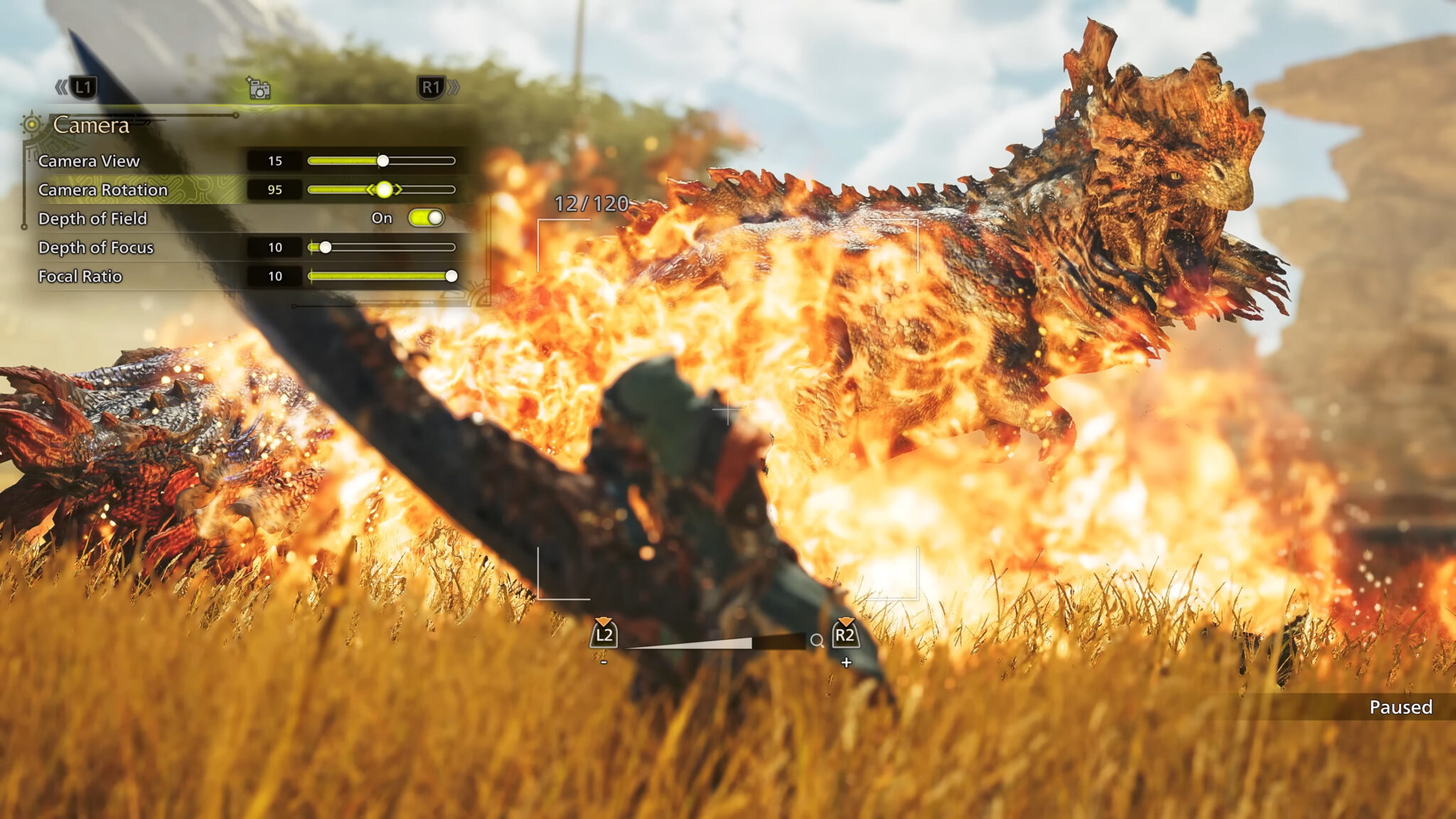Click the Focal Ratio slider handle

[453, 277]
